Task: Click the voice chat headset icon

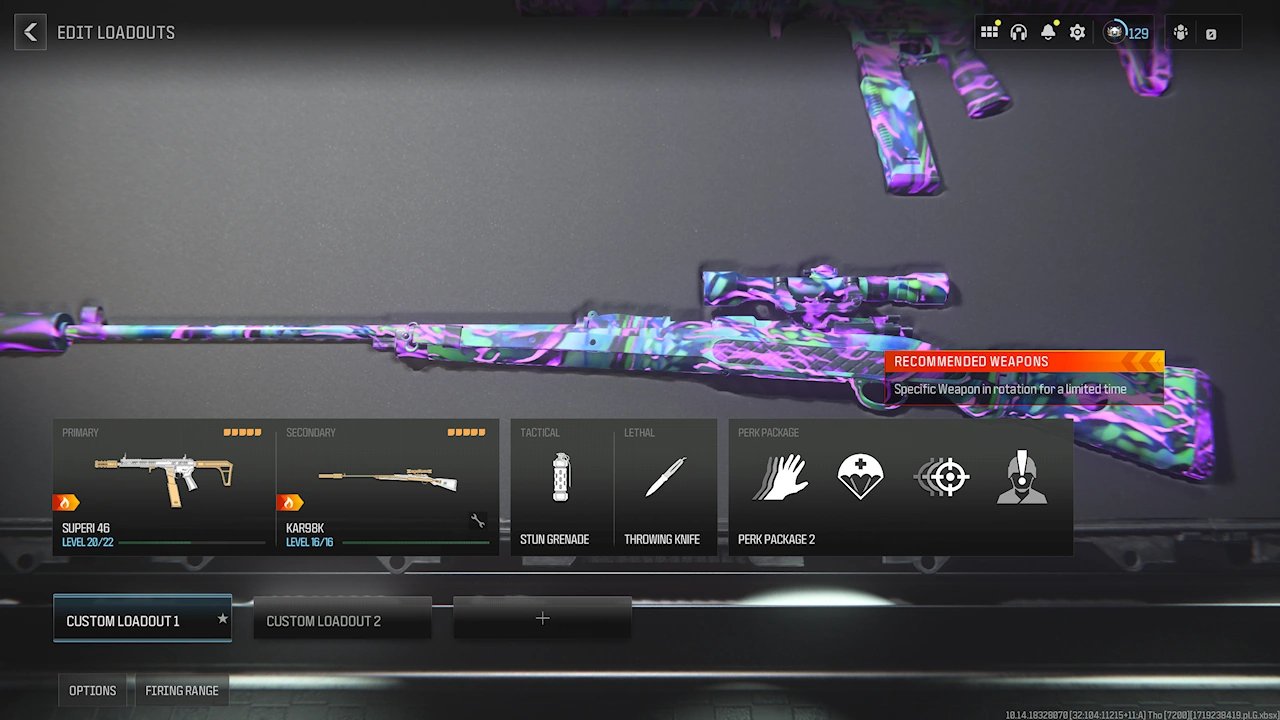Action: [1018, 31]
